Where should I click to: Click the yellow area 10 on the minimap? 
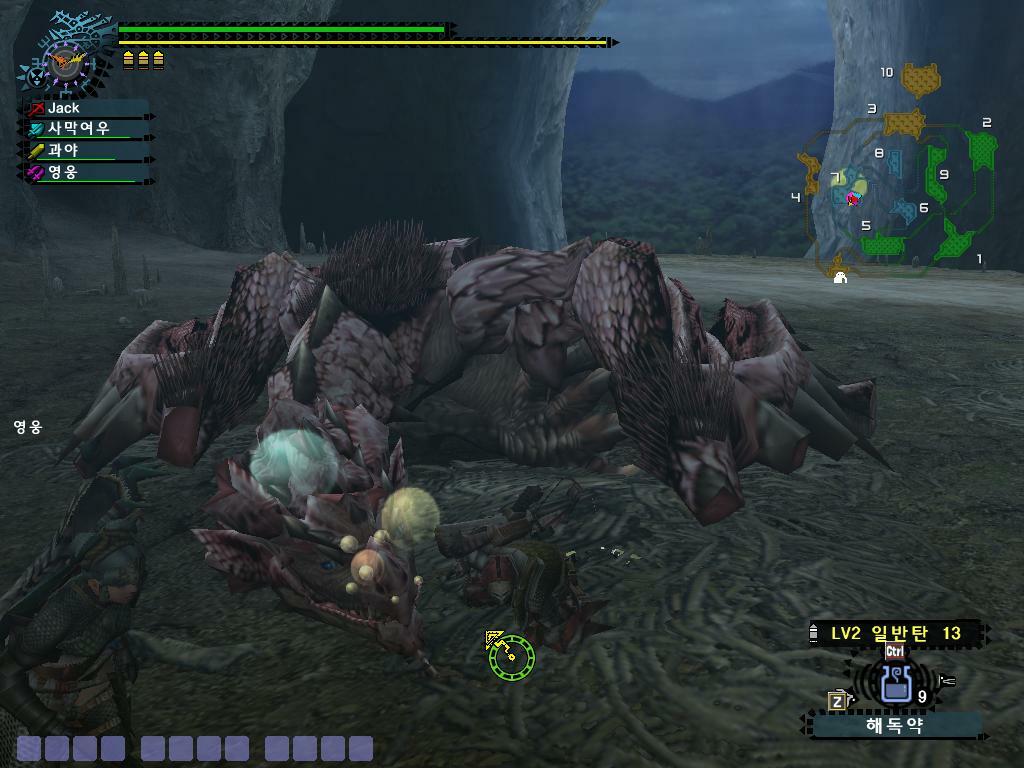[x=921, y=79]
